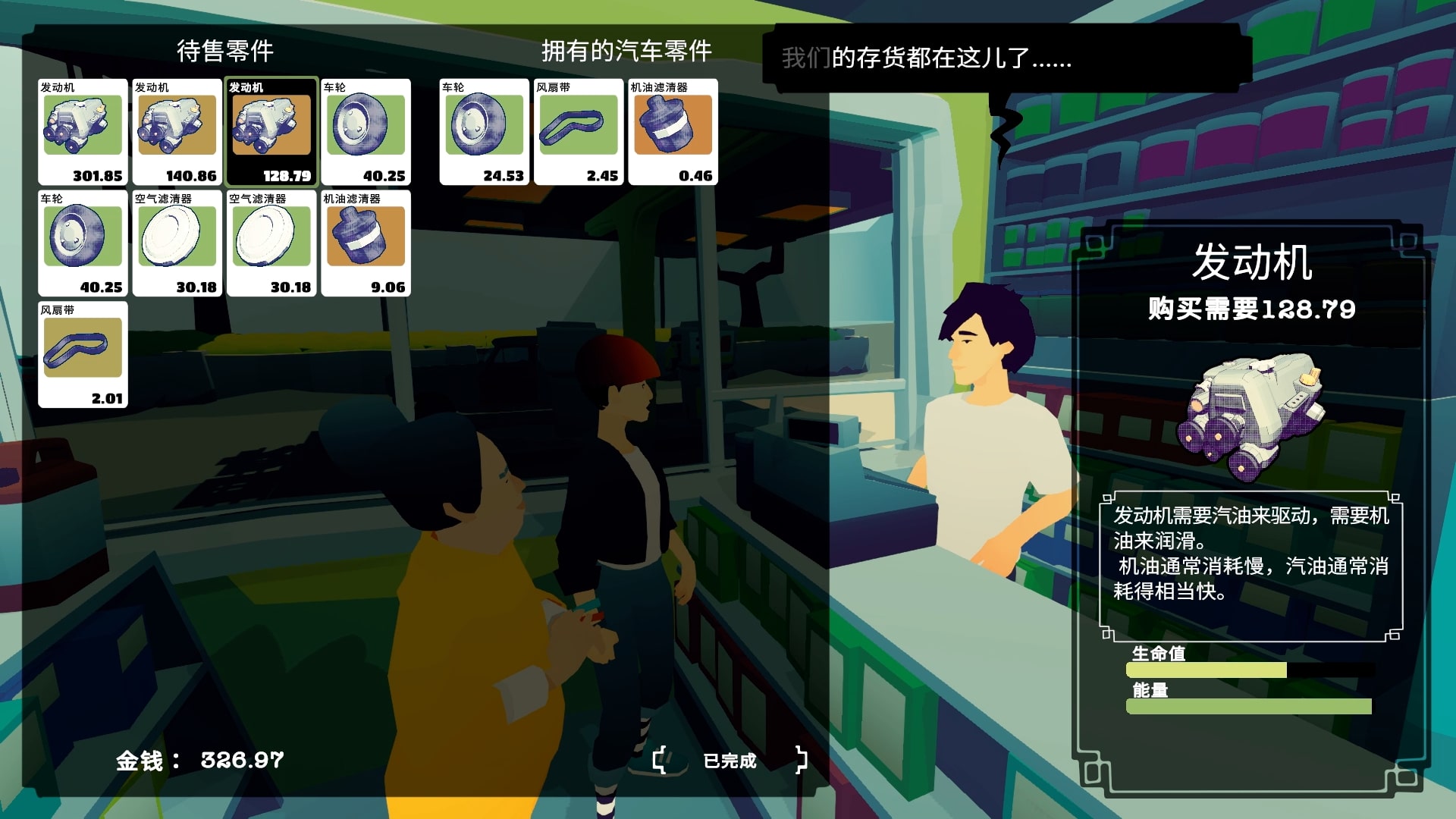The image size is (1456, 819).
Task: Click the 已完成 done button
Action: coord(730,761)
